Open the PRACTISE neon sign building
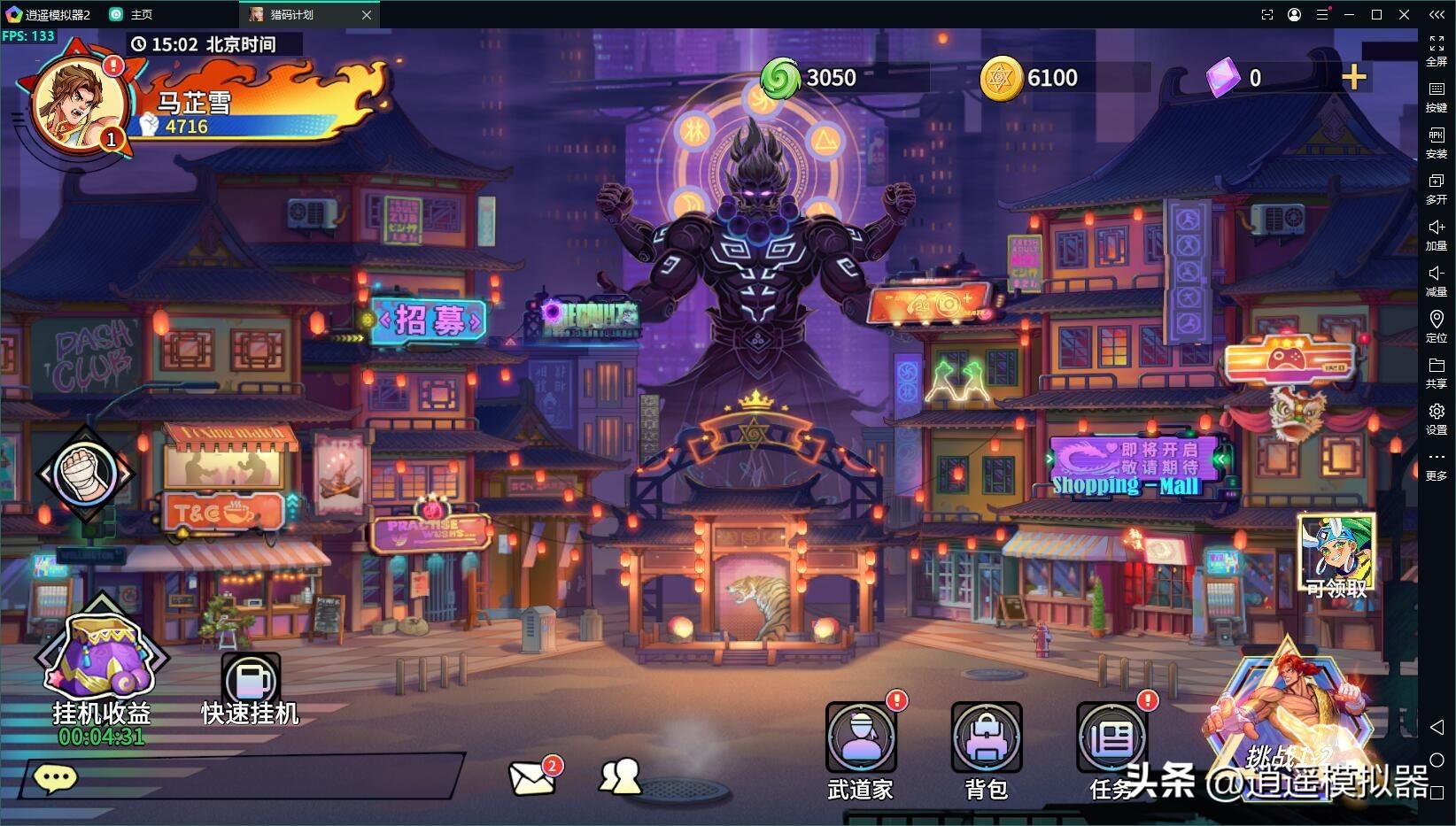This screenshot has height=826, width=1456. coord(429,531)
